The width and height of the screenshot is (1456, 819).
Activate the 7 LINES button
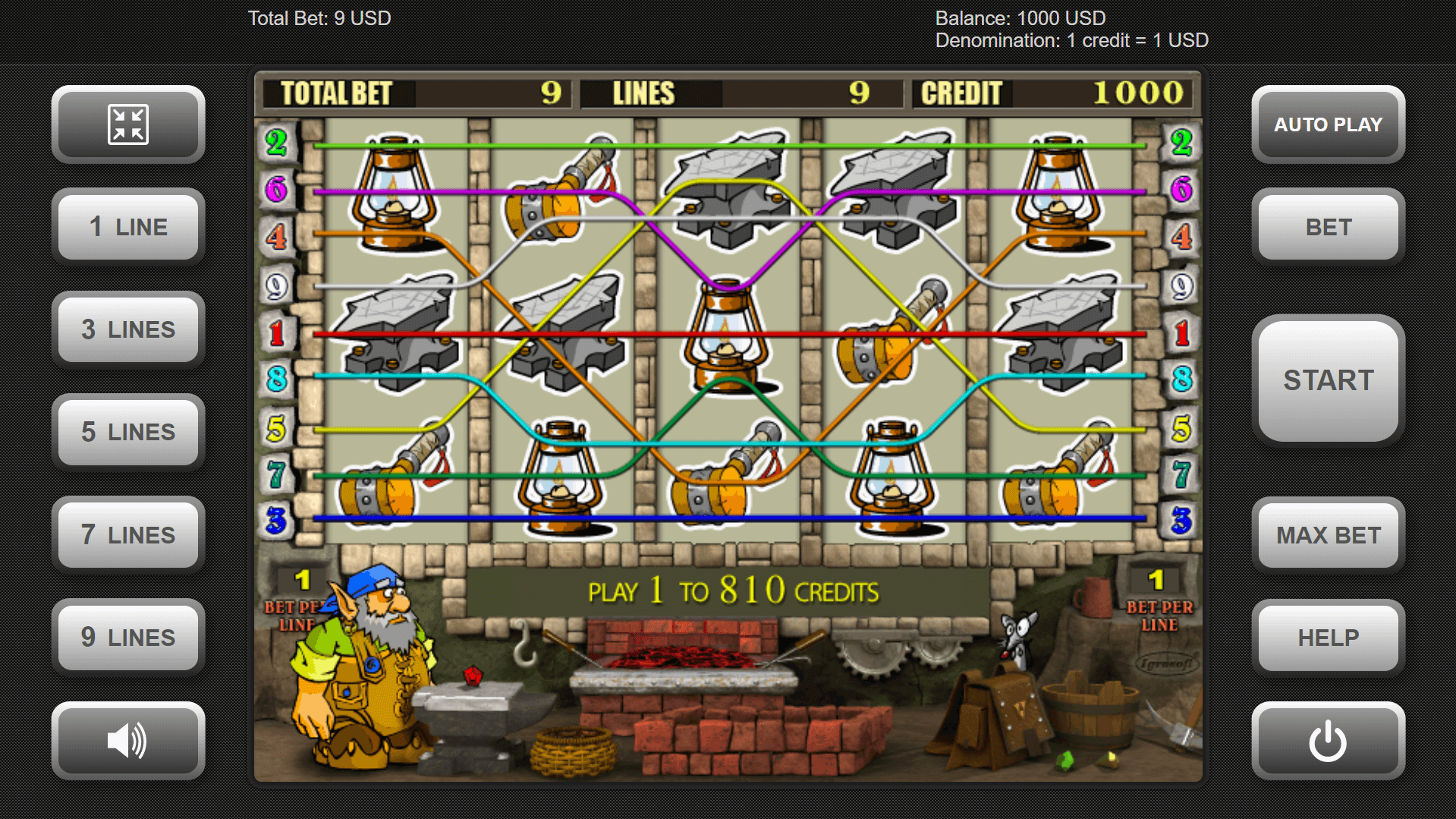point(128,534)
